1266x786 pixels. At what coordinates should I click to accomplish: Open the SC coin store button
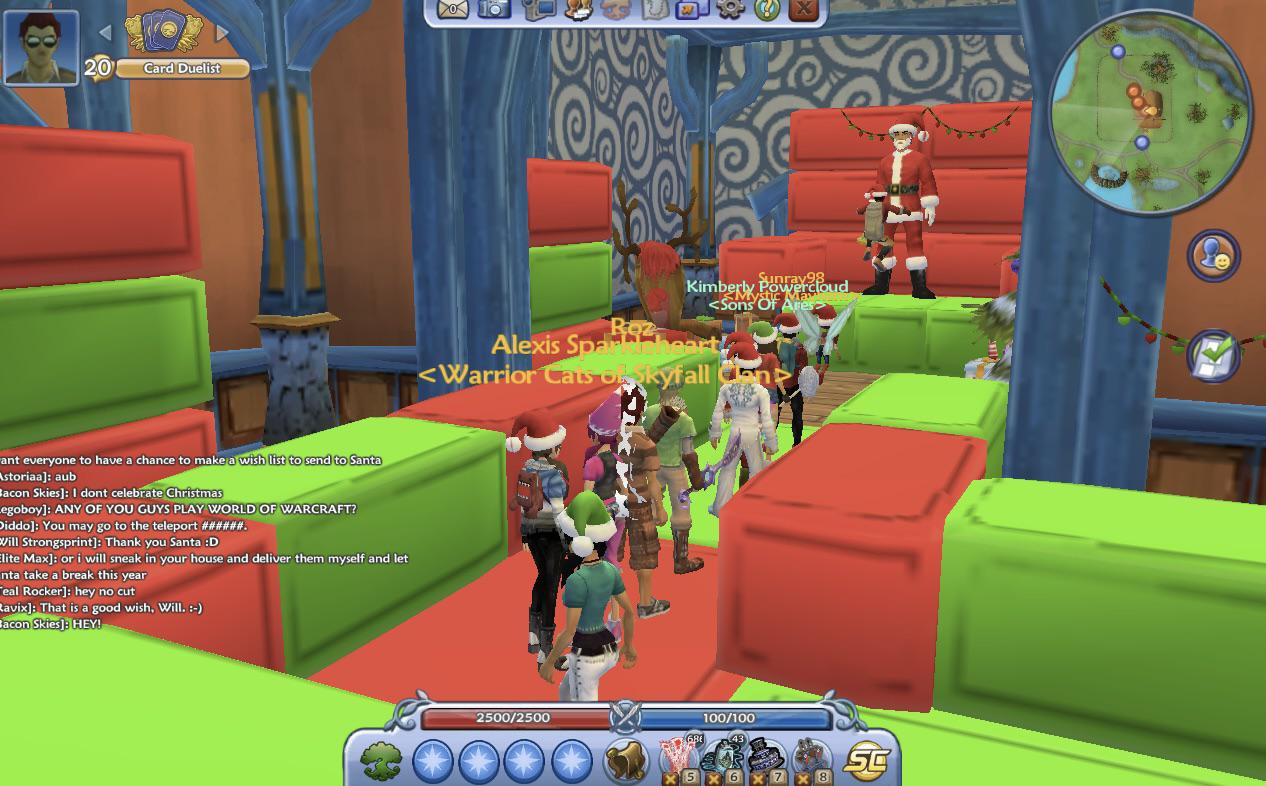(x=866, y=761)
